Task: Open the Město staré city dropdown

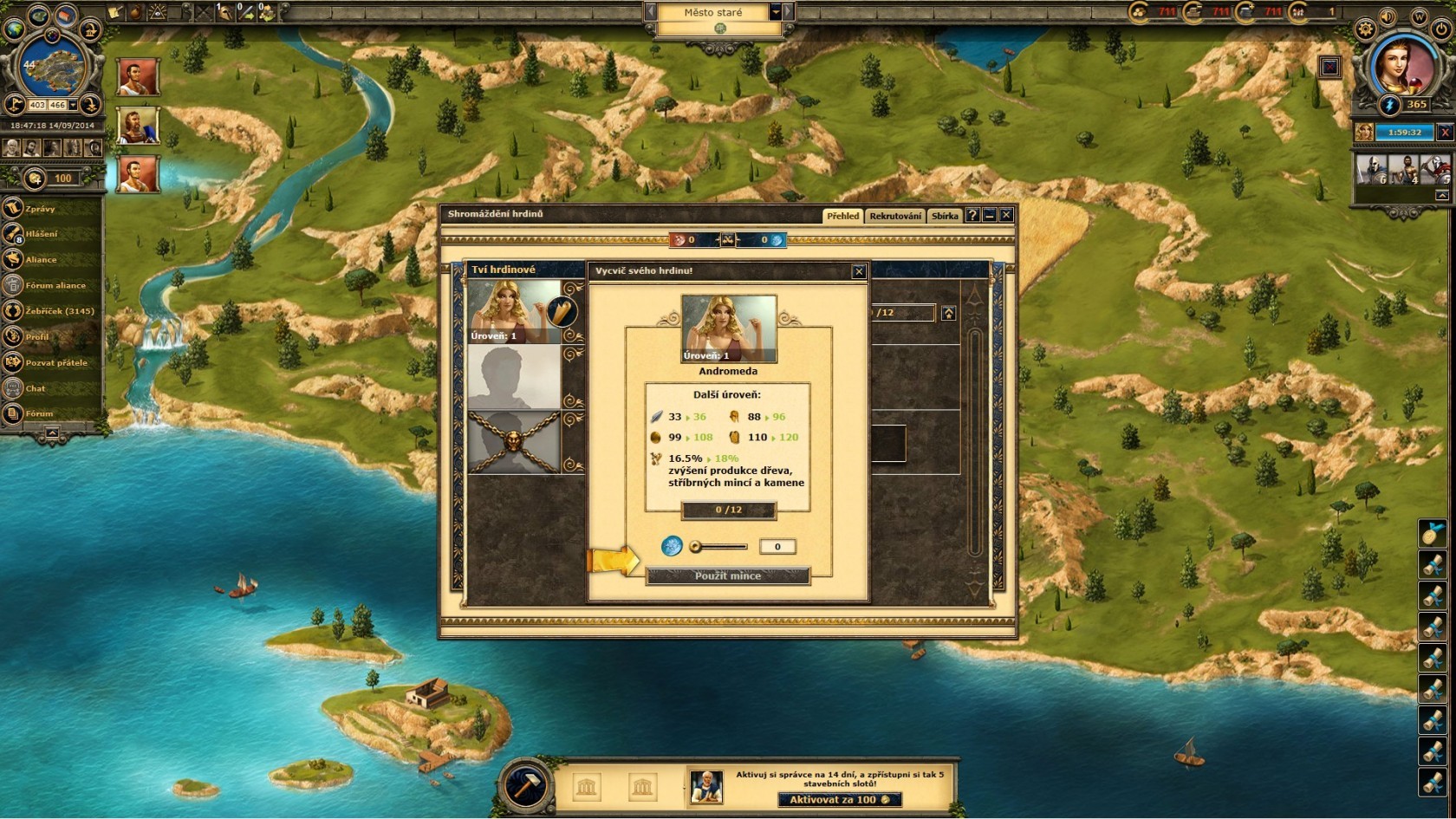Action: [x=776, y=12]
